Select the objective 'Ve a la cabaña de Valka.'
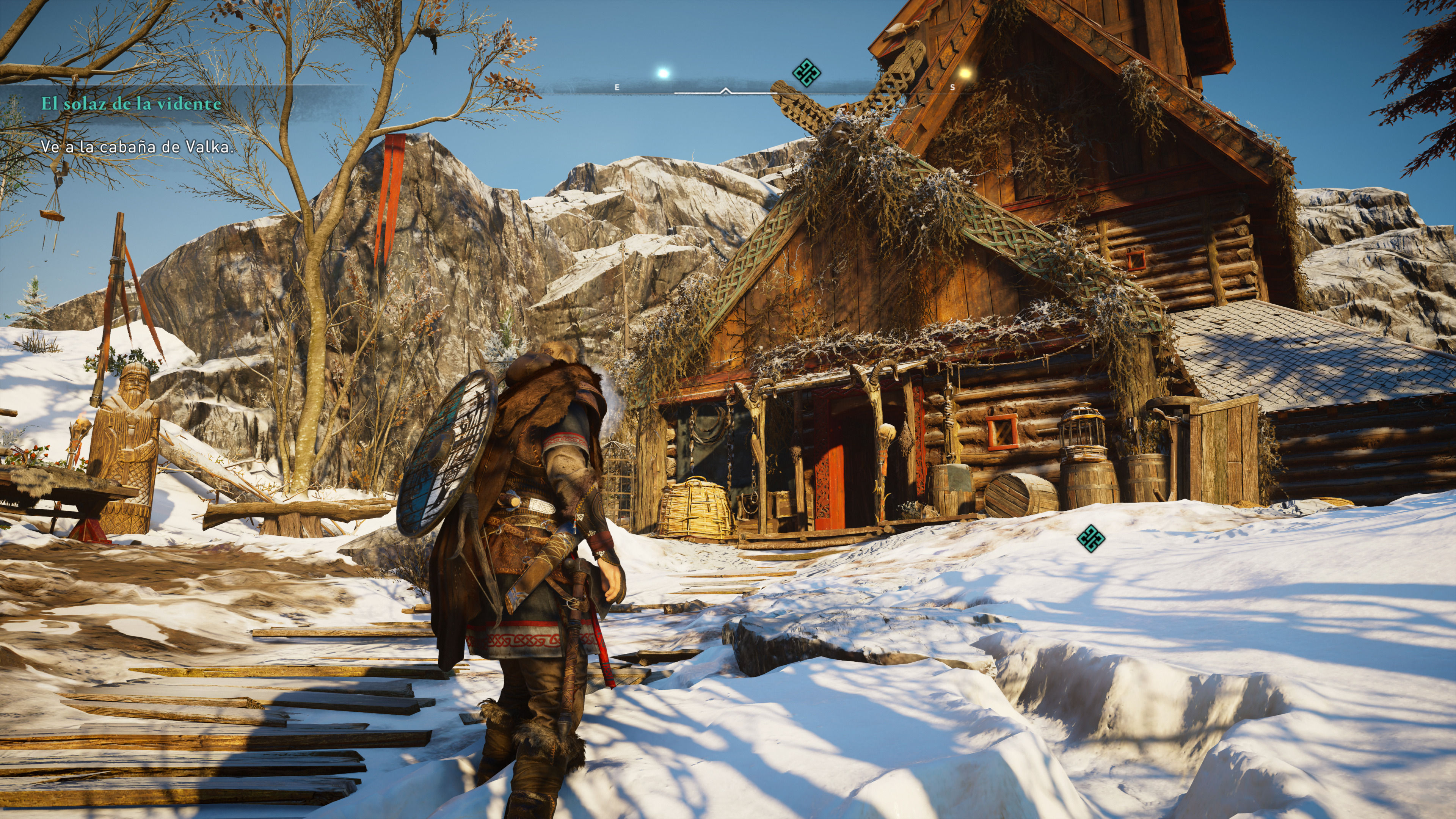This screenshot has height=819, width=1456. point(137,147)
